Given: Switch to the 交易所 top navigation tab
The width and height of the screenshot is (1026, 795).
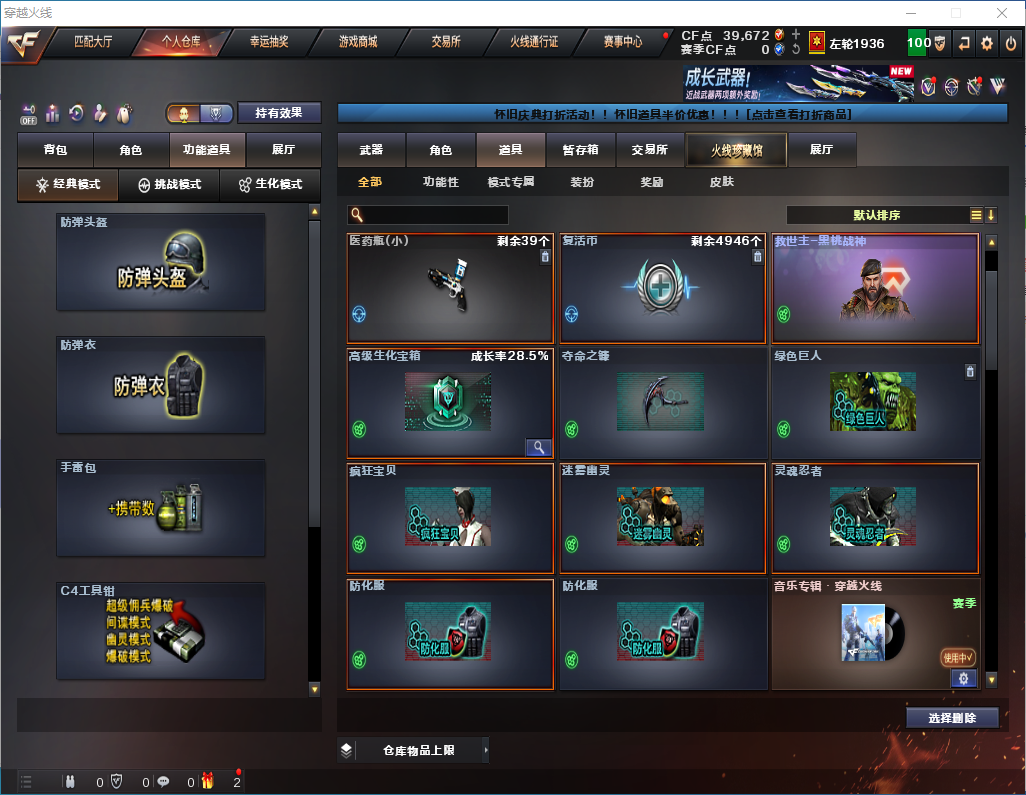Looking at the screenshot, I should click(446, 42).
